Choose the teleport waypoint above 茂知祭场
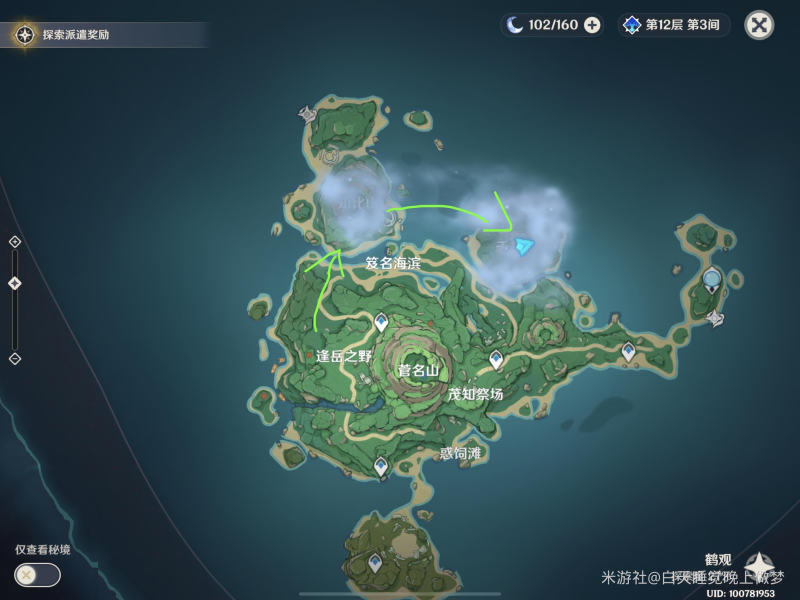Screen dimensions: 800x600 pos(496,359)
